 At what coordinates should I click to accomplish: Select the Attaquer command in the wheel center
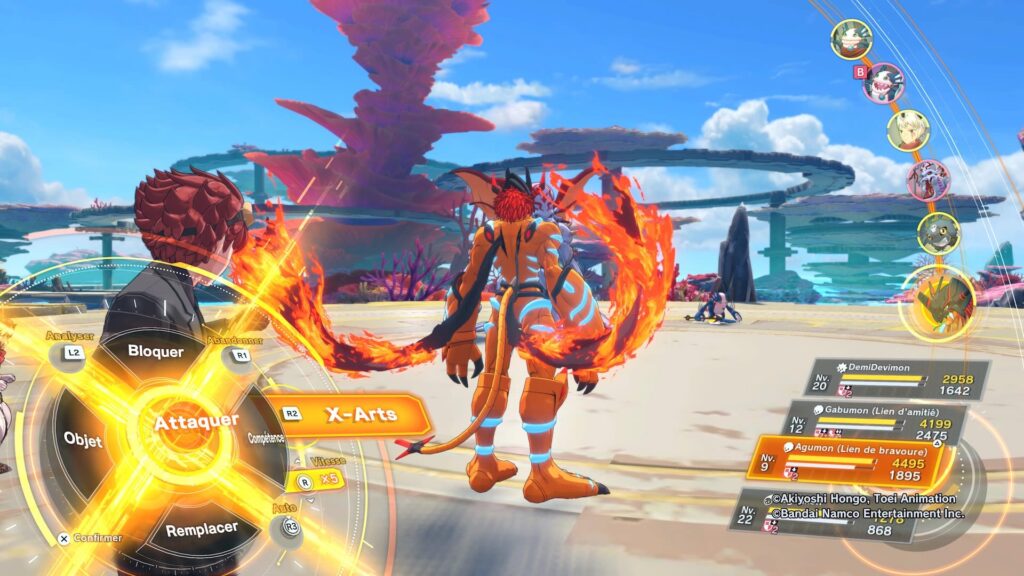pyautogui.click(x=196, y=423)
